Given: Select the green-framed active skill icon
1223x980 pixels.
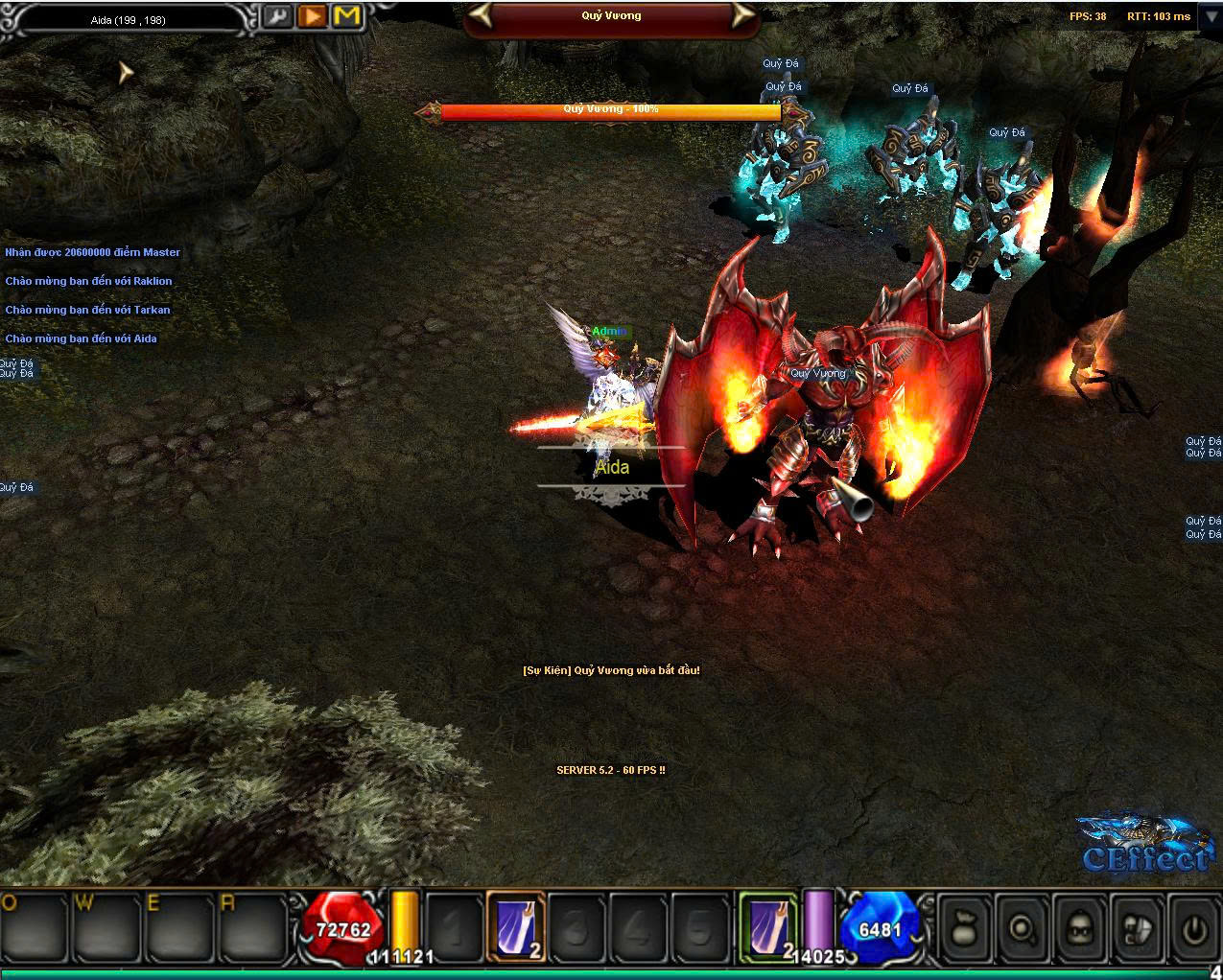Looking at the screenshot, I should (768, 925).
